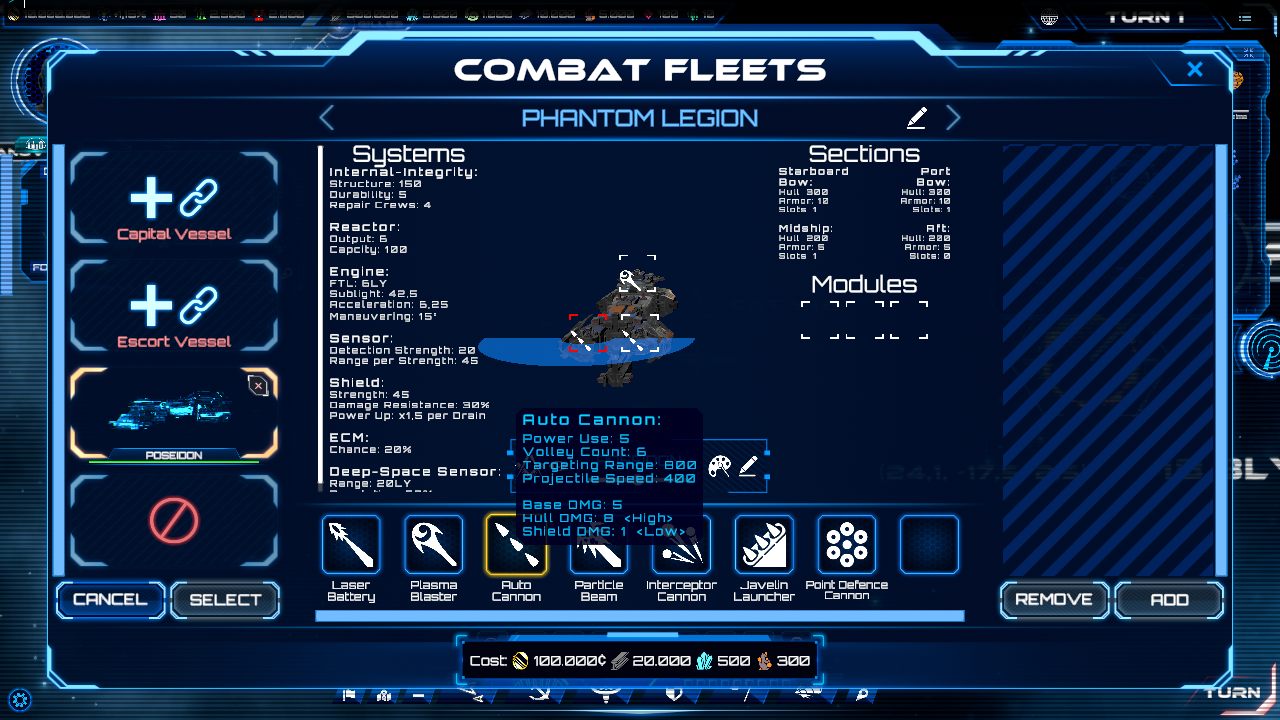Pick the Plasma Blaster weapon
Viewport: 1280px width, 720px height.
[434, 545]
